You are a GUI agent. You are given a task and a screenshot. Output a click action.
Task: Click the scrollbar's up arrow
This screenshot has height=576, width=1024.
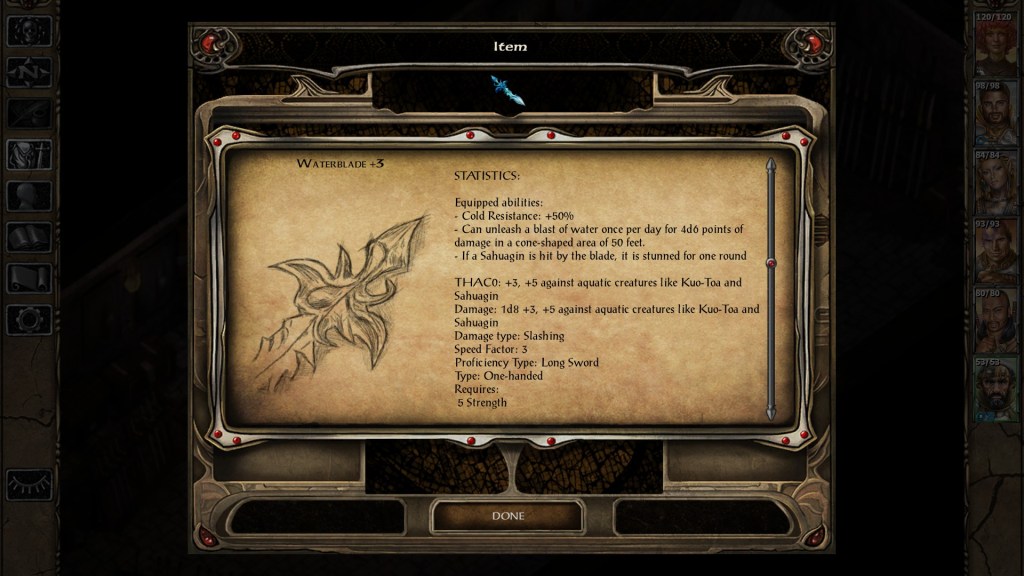point(771,164)
